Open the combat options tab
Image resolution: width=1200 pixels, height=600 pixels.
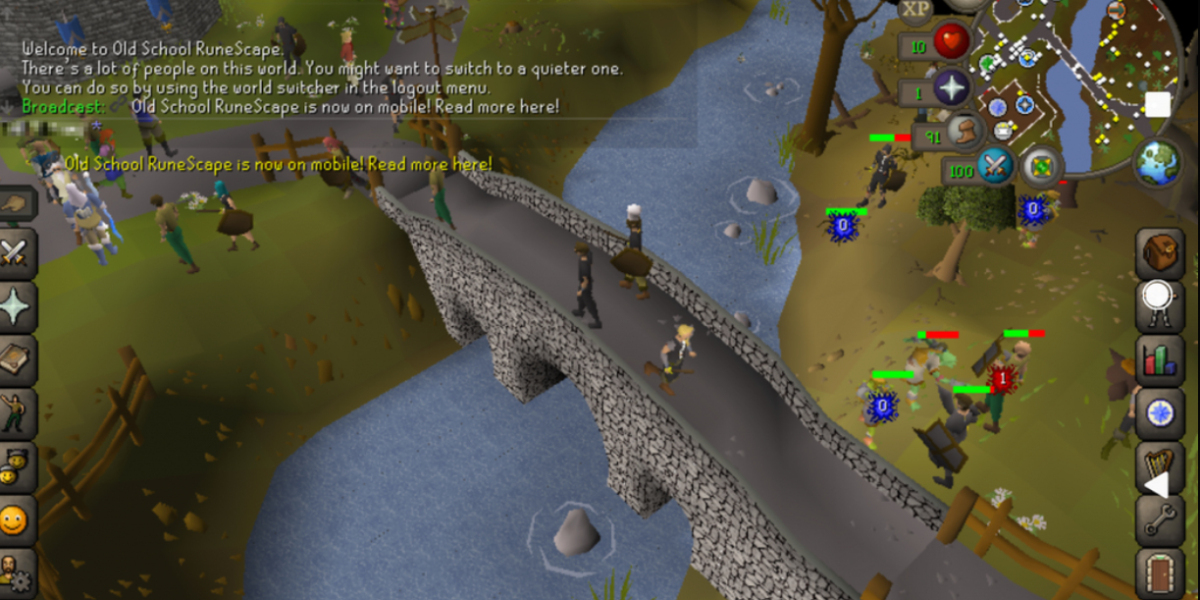pos(17,248)
